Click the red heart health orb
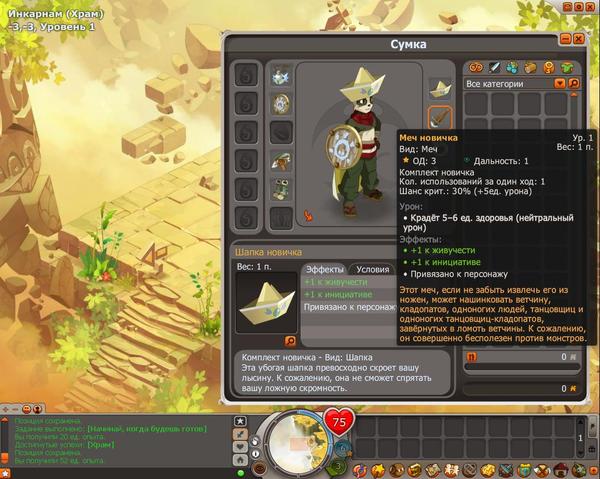This screenshot has width=600, height=479. [x=342, y=423]
